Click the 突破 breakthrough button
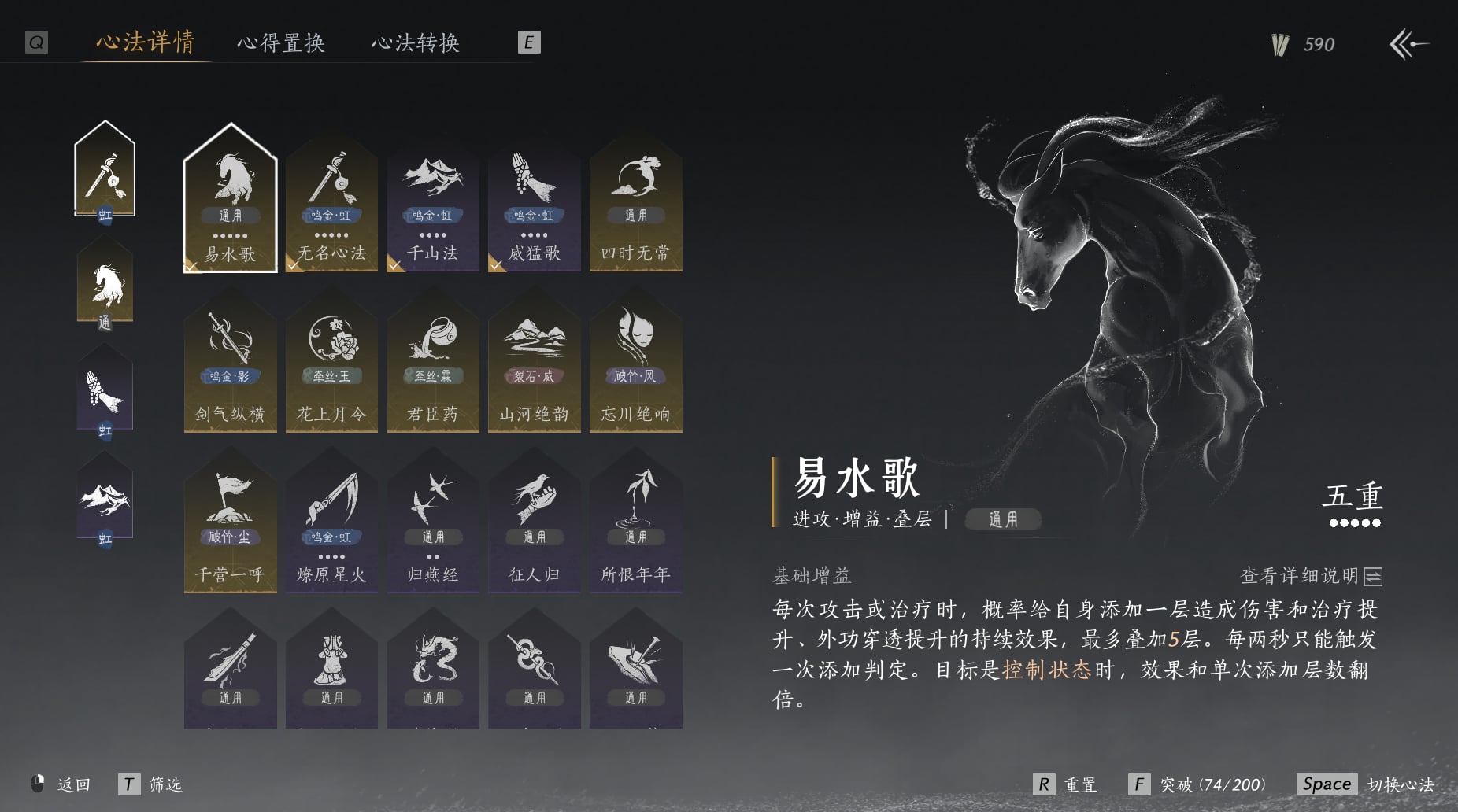 coord(1197,784)
